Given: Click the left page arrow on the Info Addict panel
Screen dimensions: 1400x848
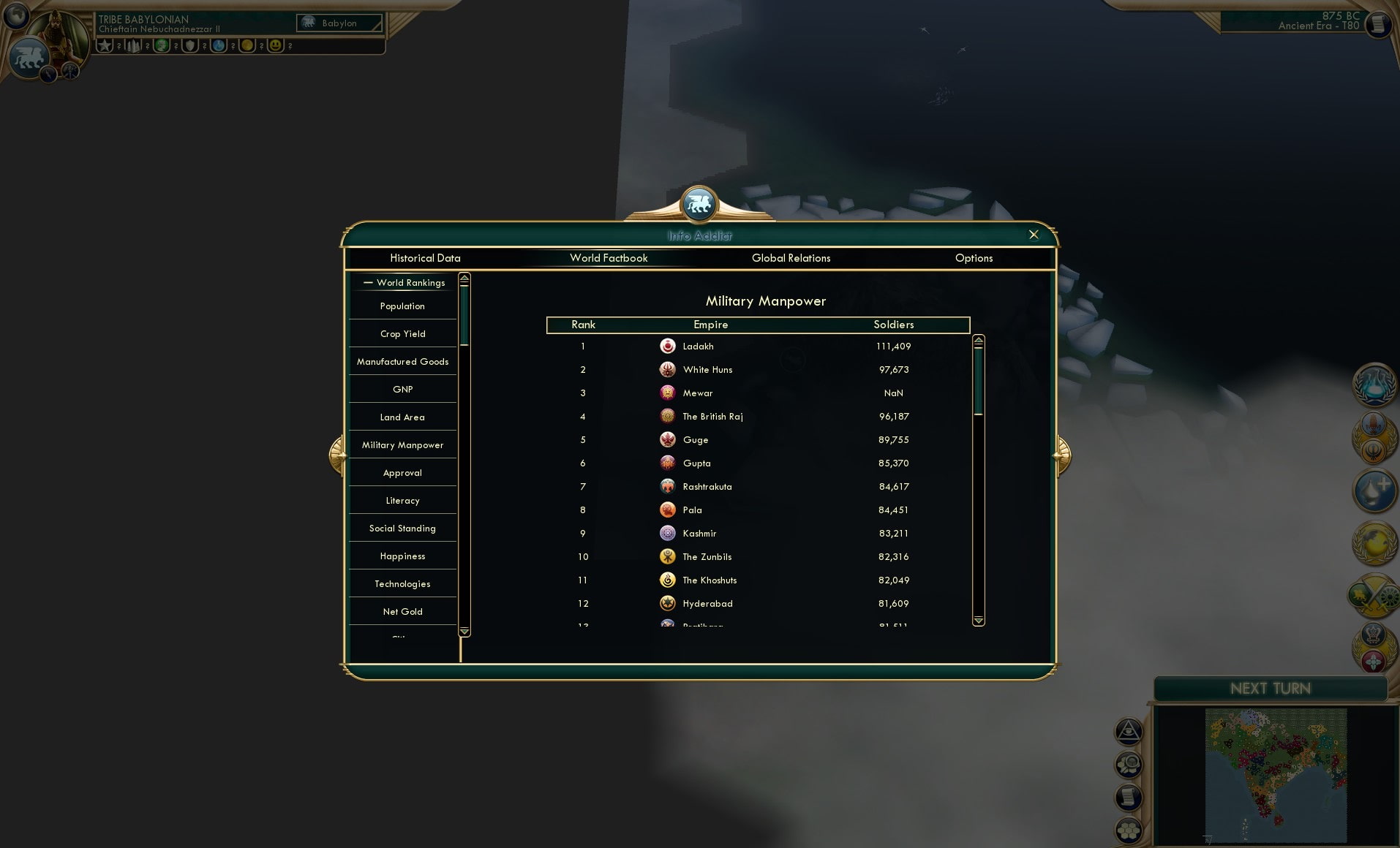Looking at the screenshot, I should coord(336,453).
